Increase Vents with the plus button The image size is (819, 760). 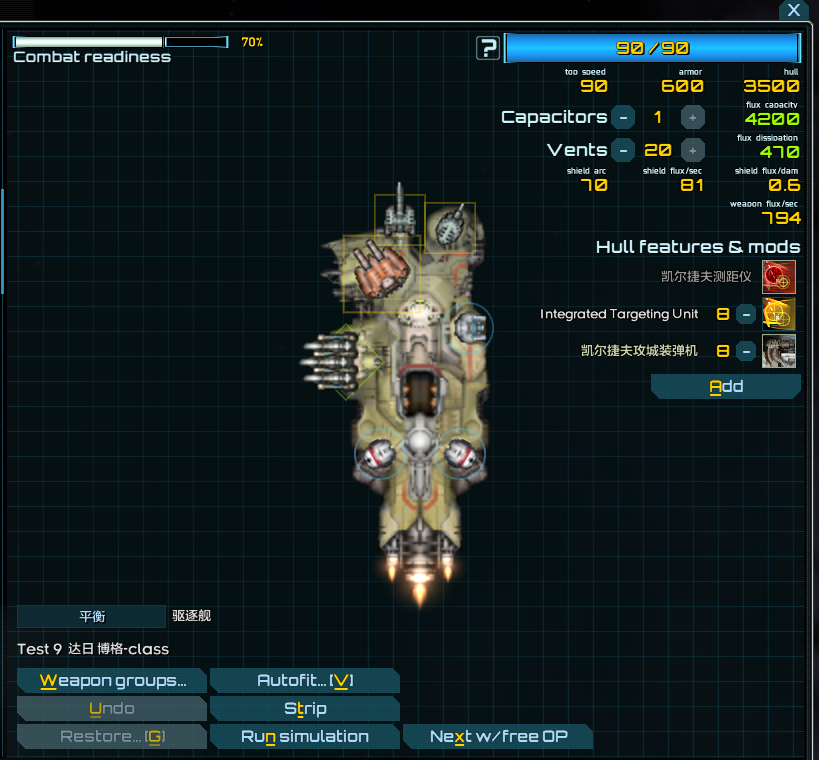(692, 150)
